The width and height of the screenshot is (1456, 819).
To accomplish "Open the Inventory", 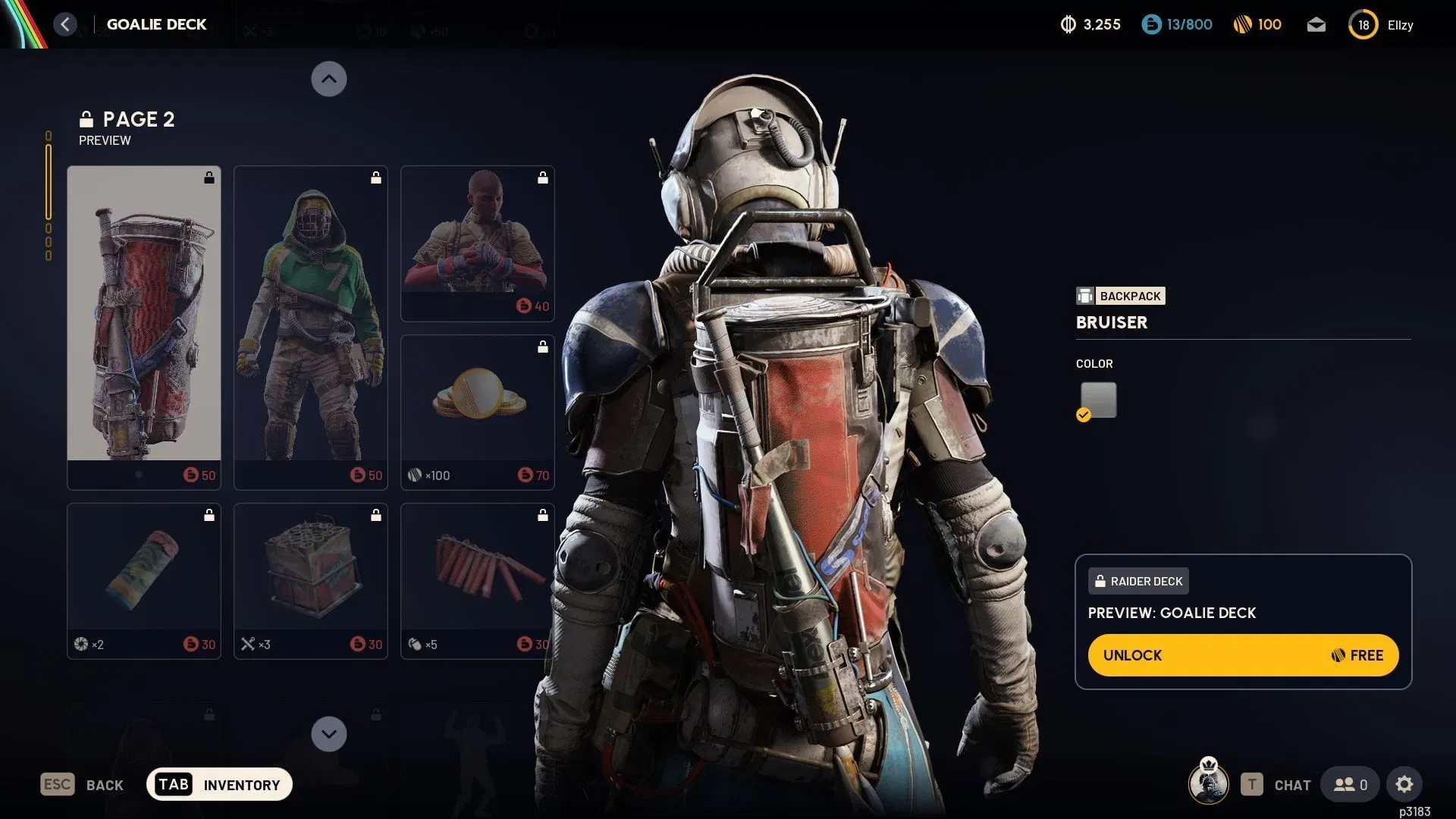I will 219,785.
